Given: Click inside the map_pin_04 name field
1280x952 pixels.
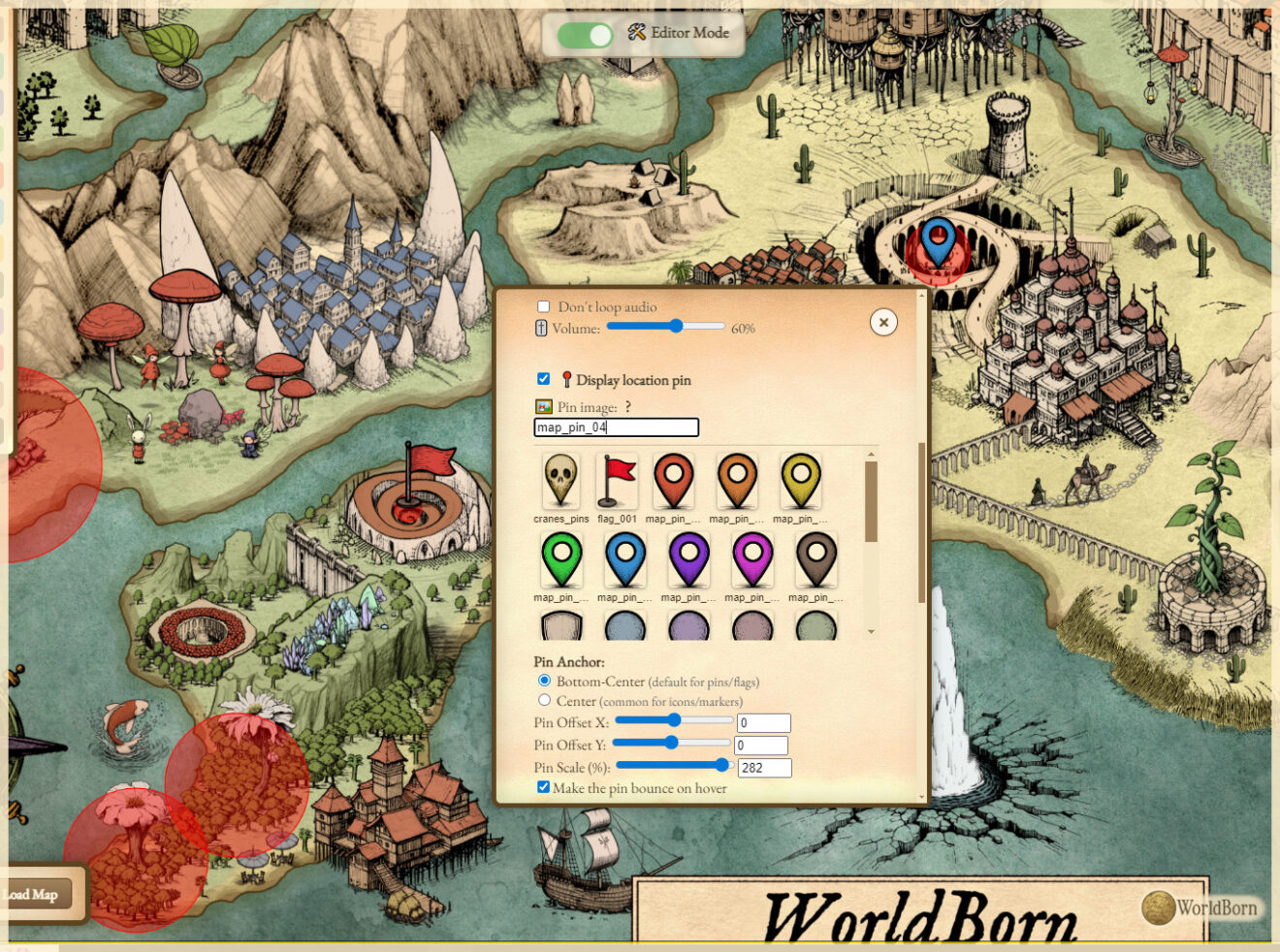Looking at the screenshot, I should coord(615,428).
